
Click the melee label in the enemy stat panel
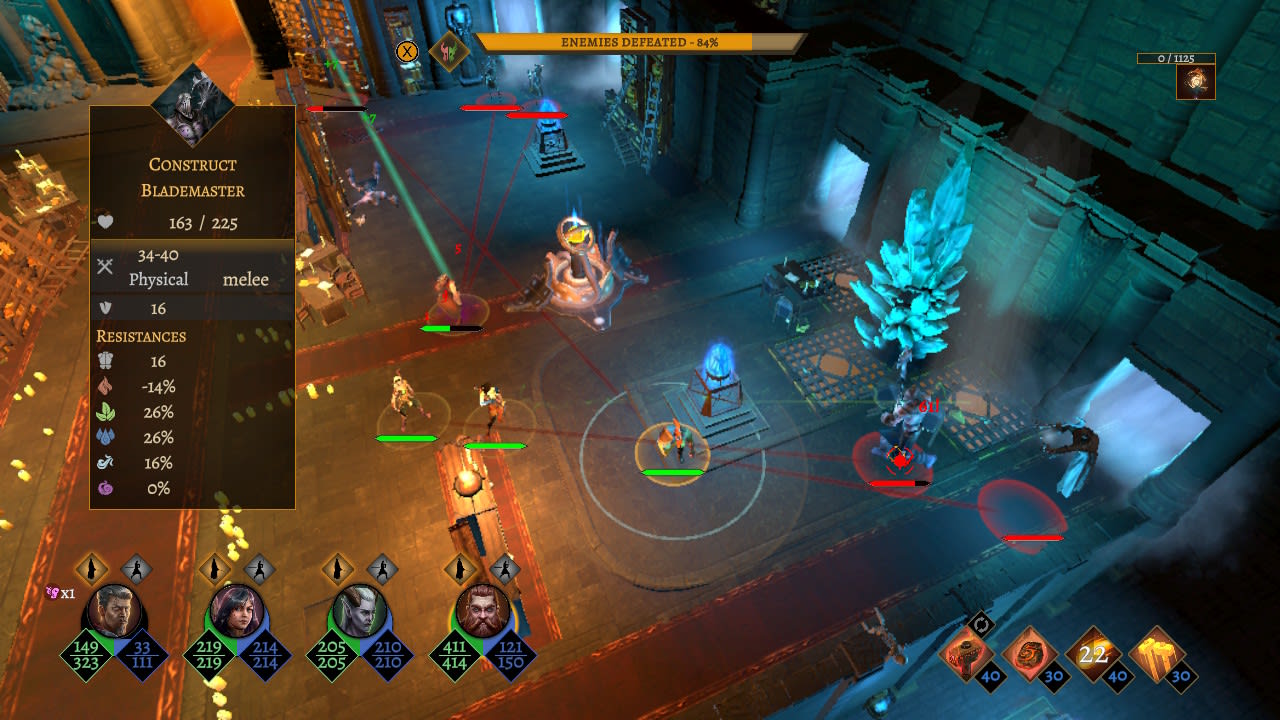pyautogui.click(x=247, y=279)
